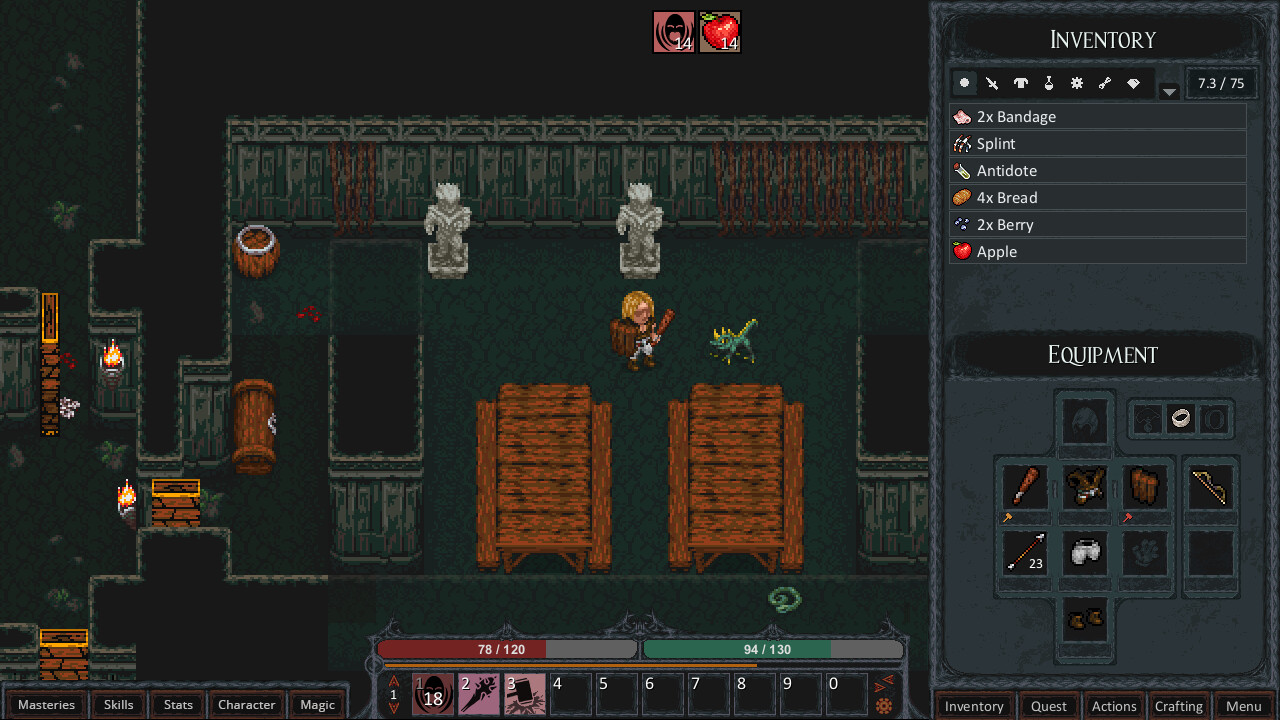Click the equipped bow in the Equipment panel
Viewport: 1280px width, 720px height.
click(x=1210, y=486)
